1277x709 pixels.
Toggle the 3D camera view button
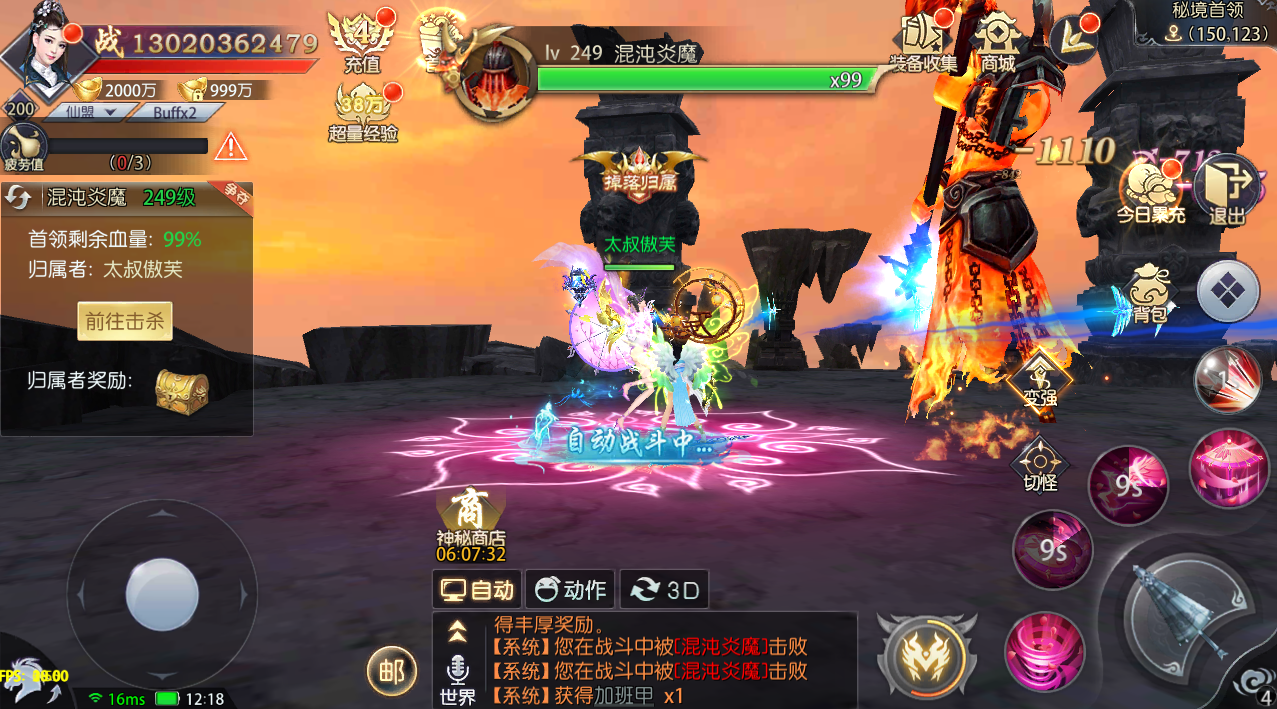(664, 590)
